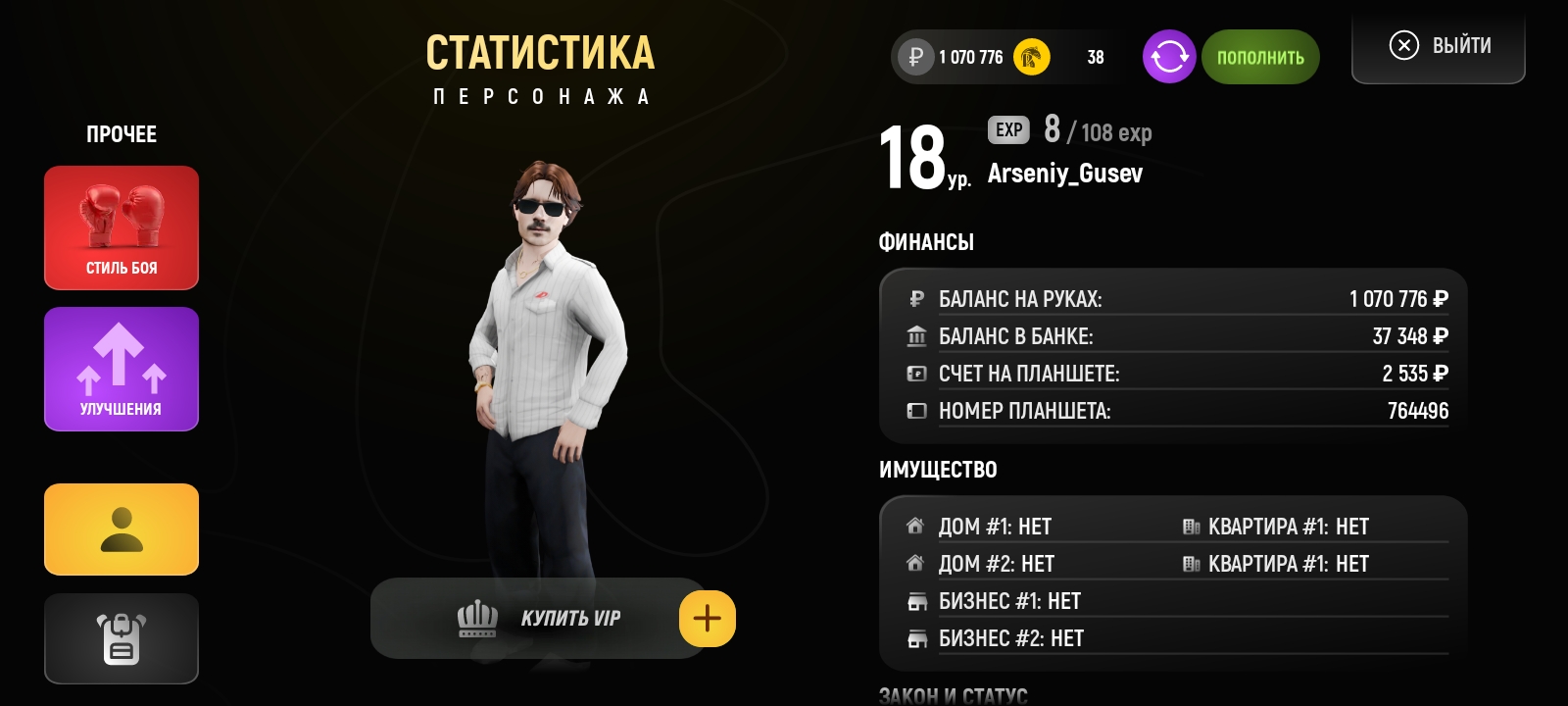Click the ФИНАНСЫ section title
Screen dimensions: 1568x706
point(926,241)
